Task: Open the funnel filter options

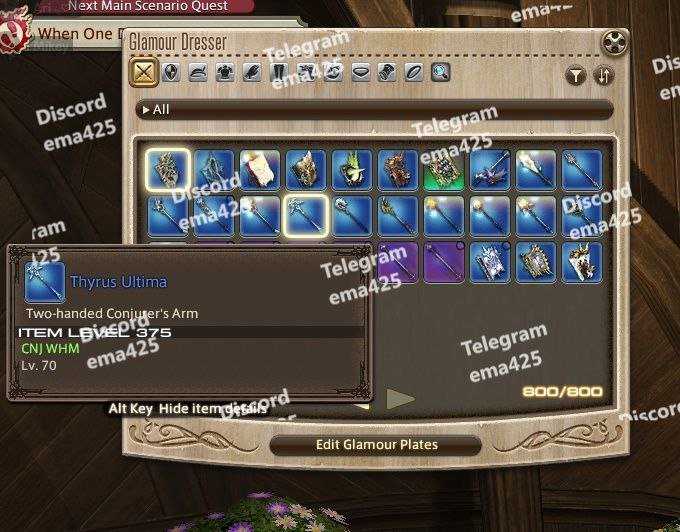Action: pos(576,75)
